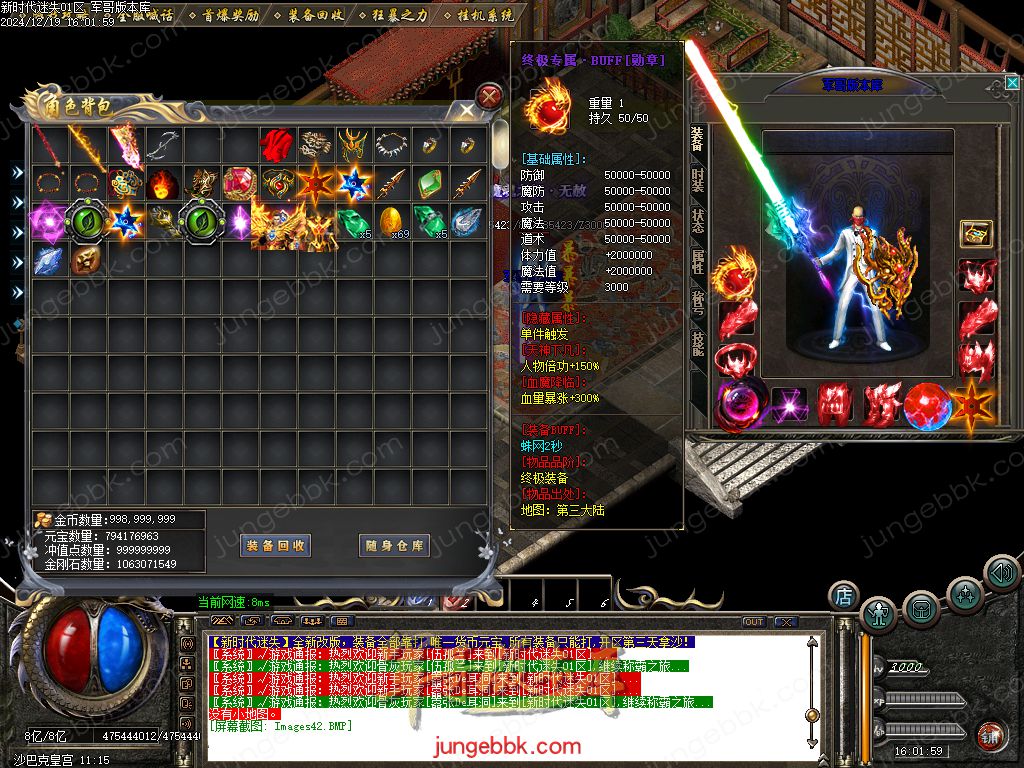Select the flaming skull item in backpack
This screenshot has height=768, width=1024.
pyautogui.click(x=163, y=184)
